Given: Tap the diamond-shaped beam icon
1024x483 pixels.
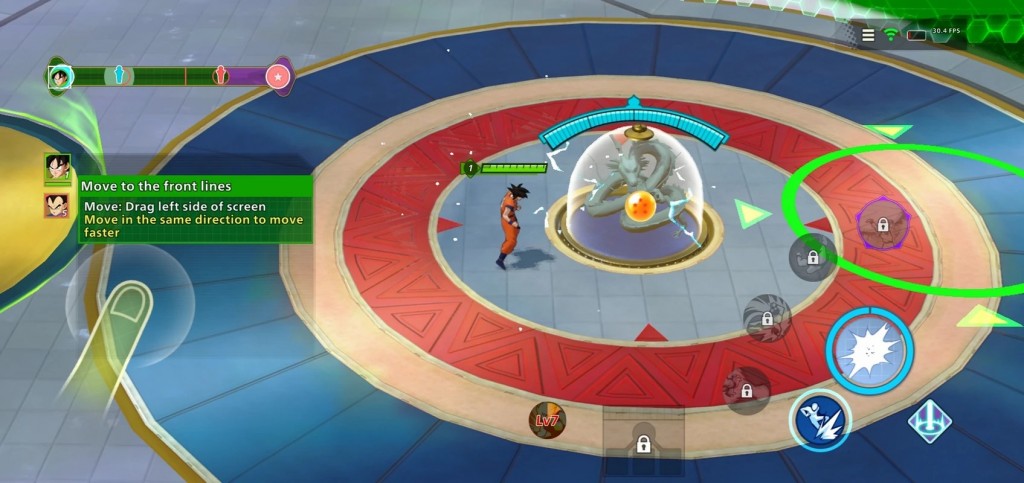Looking at the screenshot, I should [x=929, y=421].
